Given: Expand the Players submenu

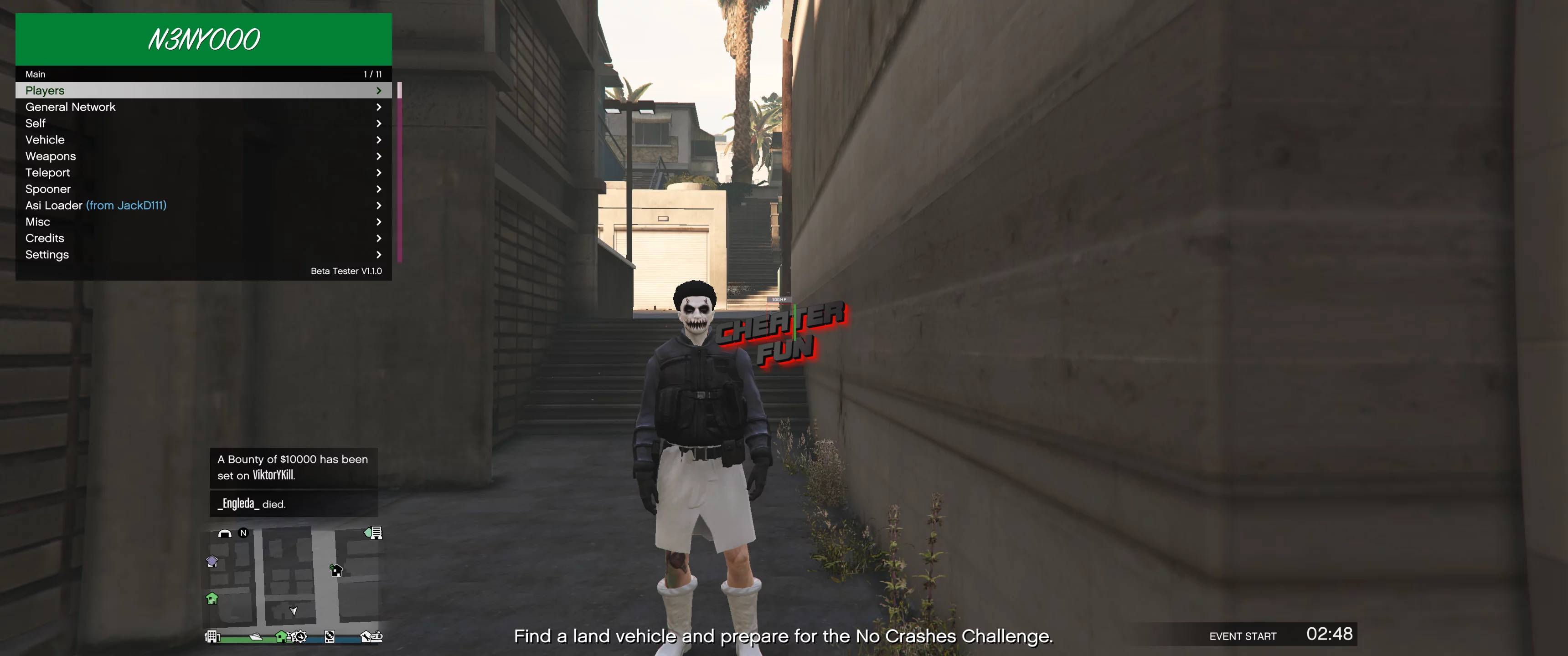Looking at the screenshot, I should coord(380,90).
